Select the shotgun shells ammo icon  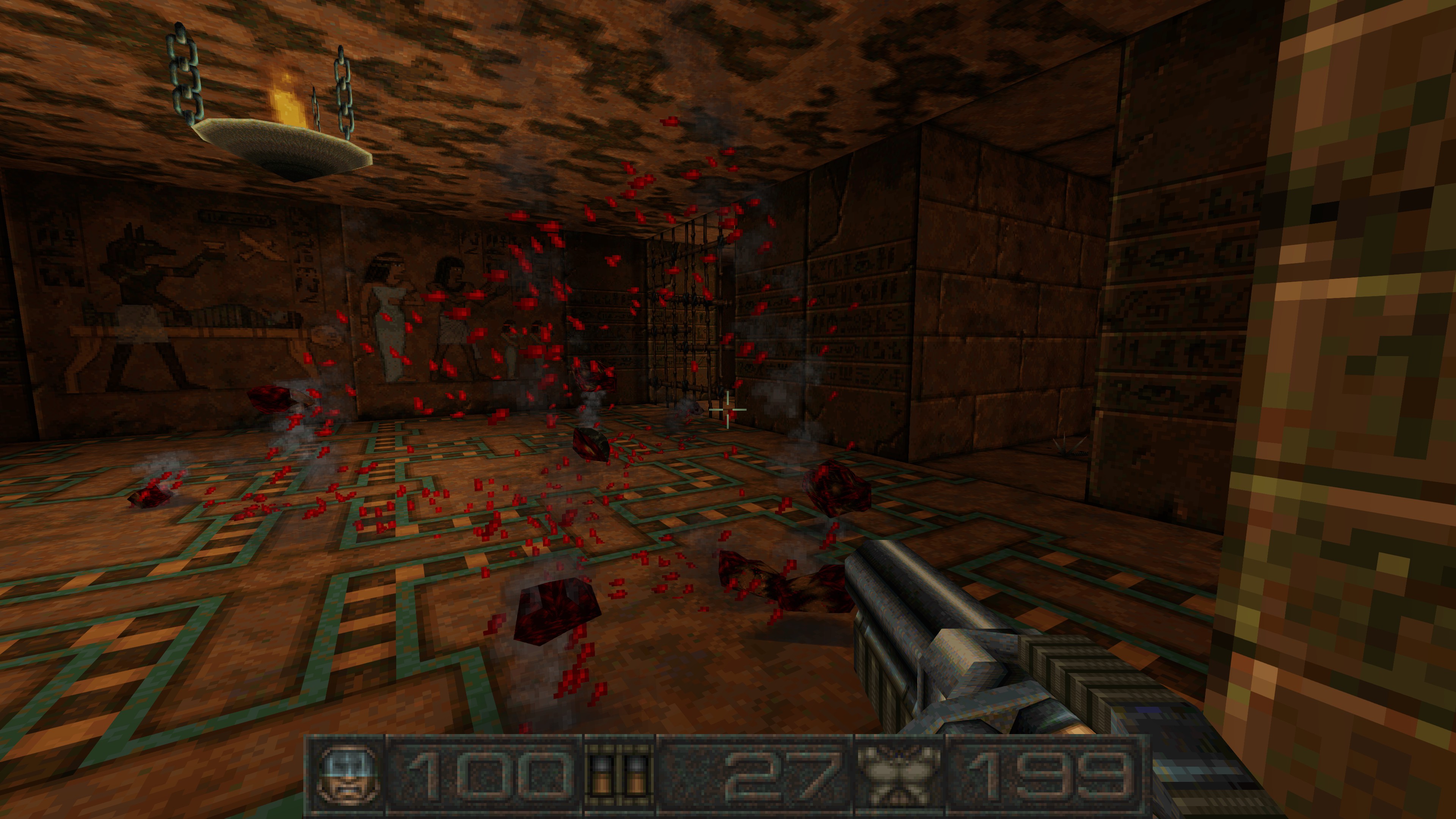click(620, 776)
